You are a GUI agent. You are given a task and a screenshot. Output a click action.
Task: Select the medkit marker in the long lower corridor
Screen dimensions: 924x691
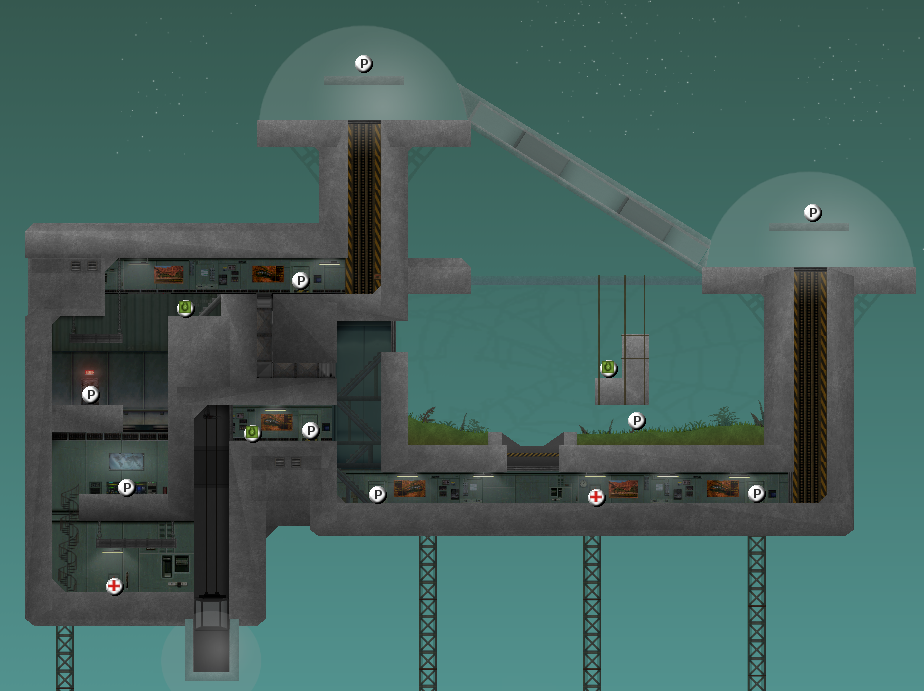tap(596, 496)
